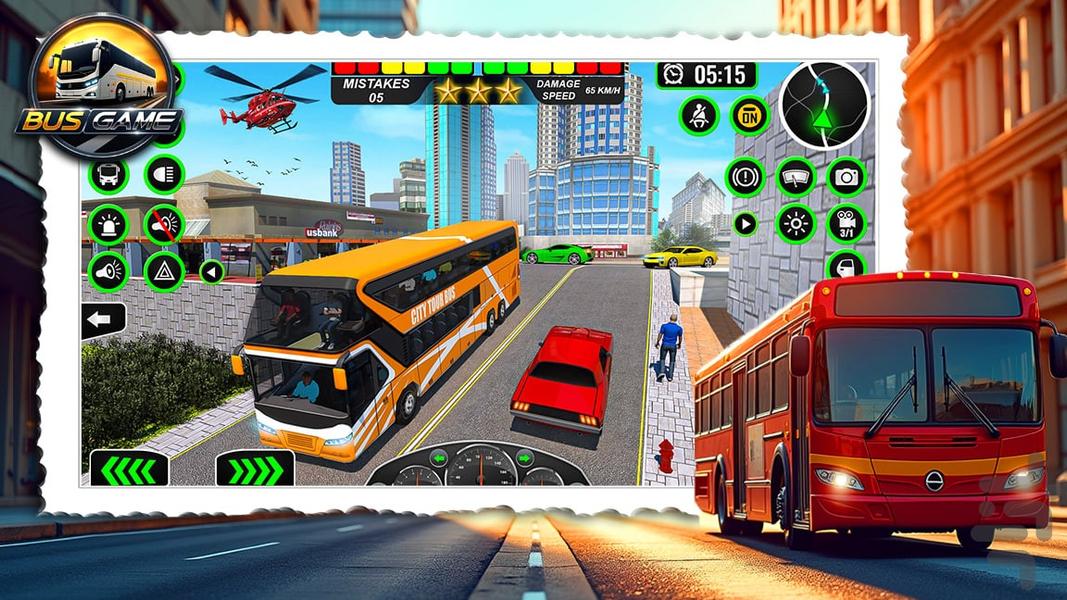Click the white back arrow button
The height and width of the screenshot is (600, 1067).
(x=104, y=321)
